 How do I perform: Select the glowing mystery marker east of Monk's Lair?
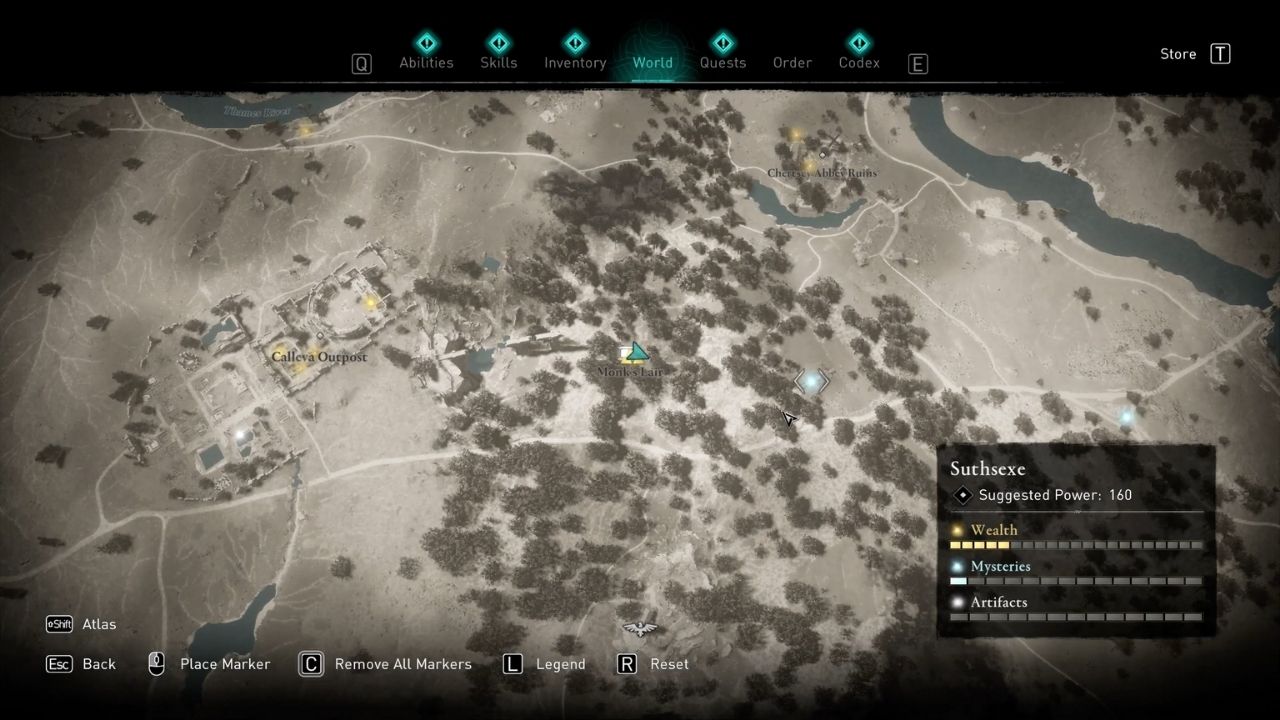click(811, 381)
